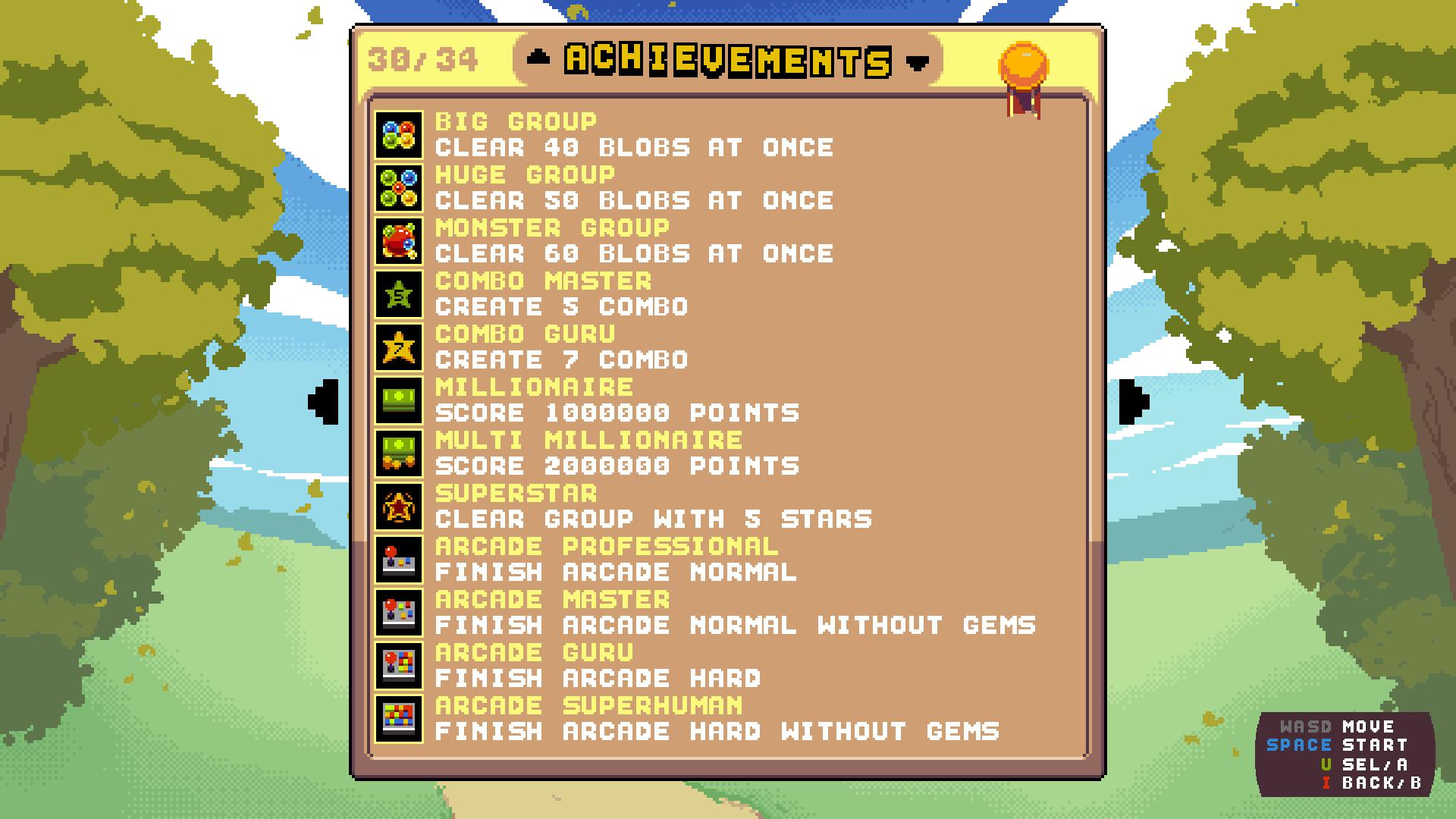This screenshot has width=1456, height=819.
Task: Select the Huge Group blobs icon
Action: pyautogui.click(x=400, y=188)
